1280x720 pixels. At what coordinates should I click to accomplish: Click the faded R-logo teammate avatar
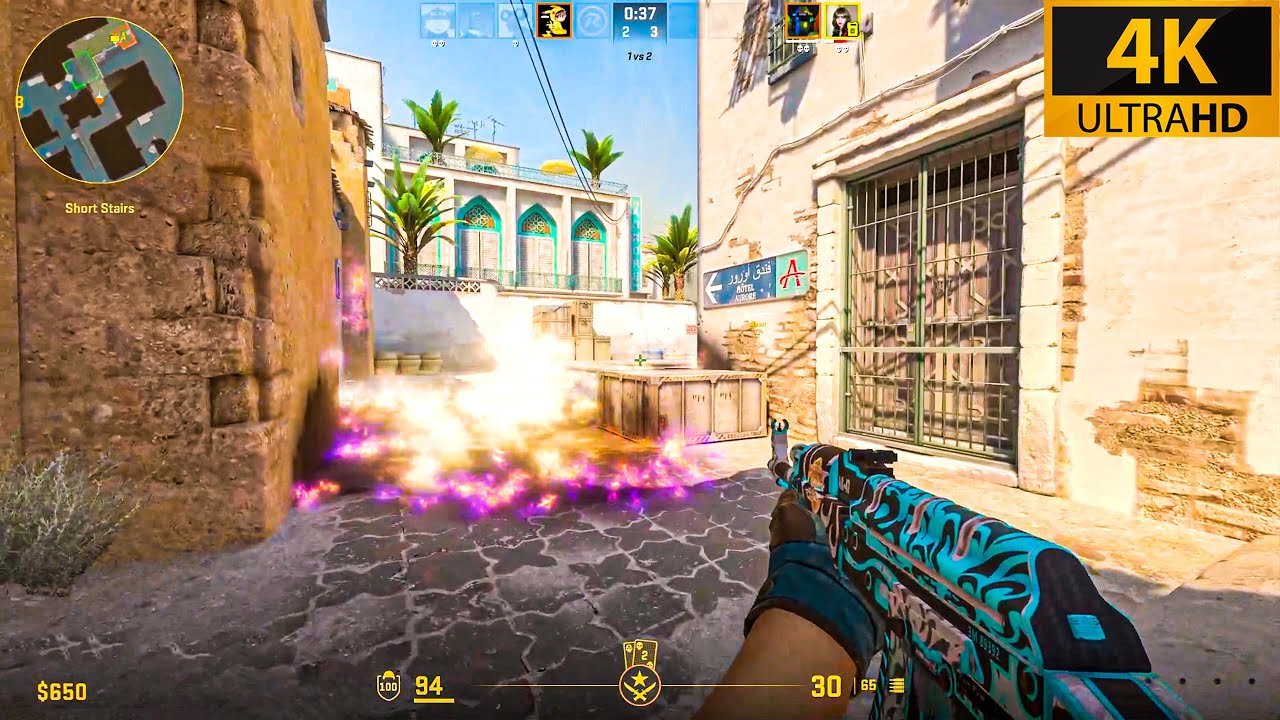click(x=592, y=21)
